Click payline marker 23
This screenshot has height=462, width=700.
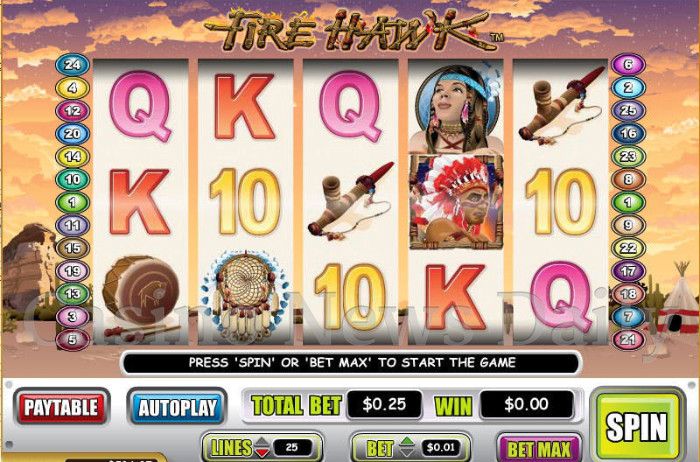point(629,156)
